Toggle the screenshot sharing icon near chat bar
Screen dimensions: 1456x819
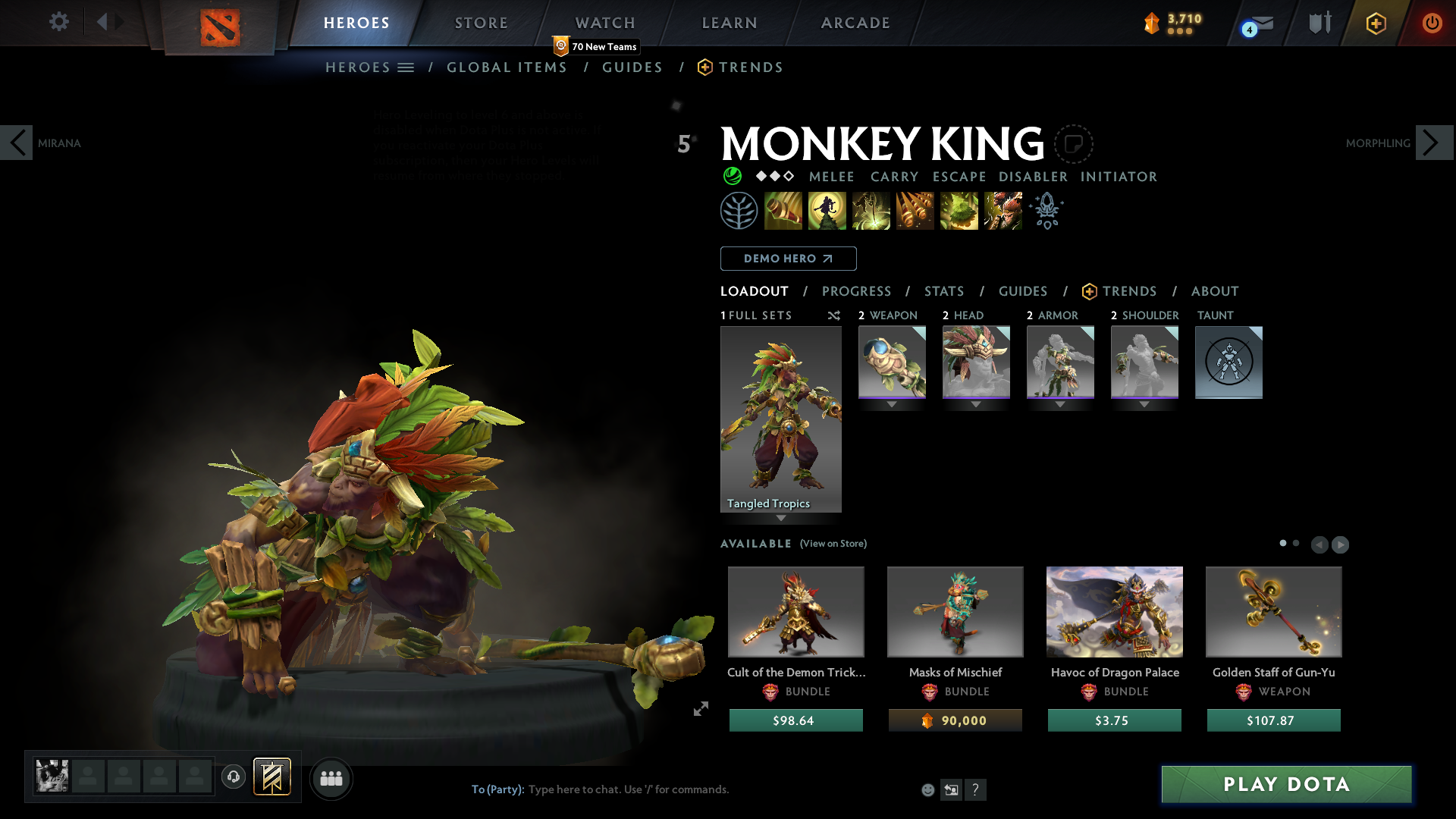pos(951,789)
